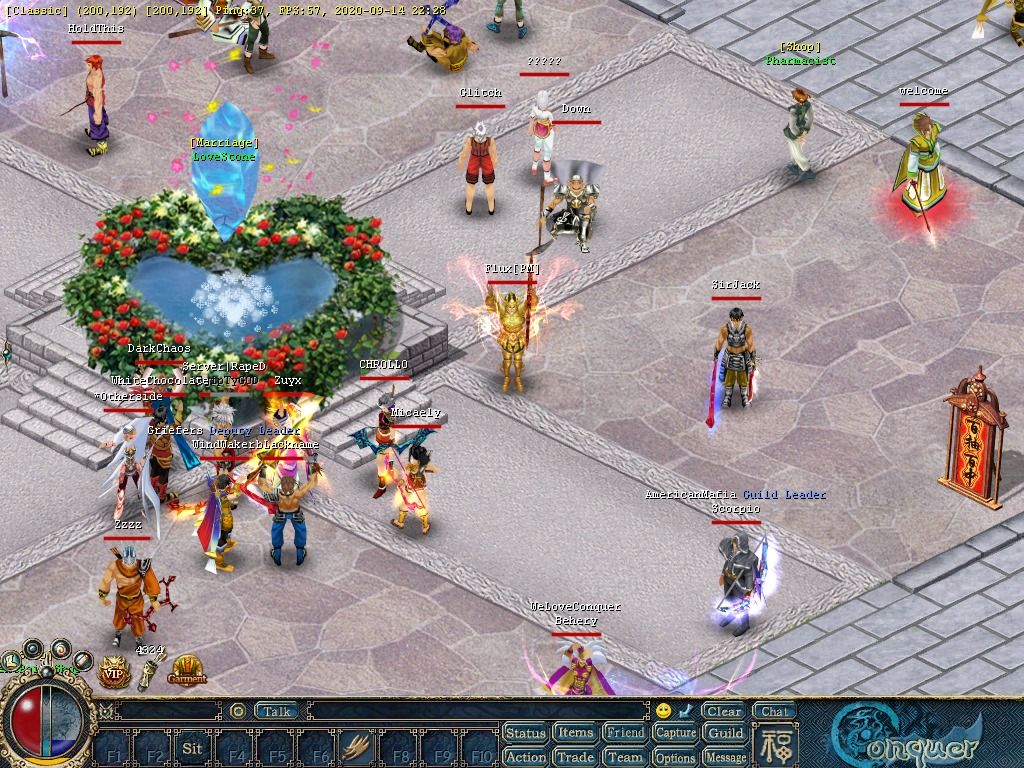
Task: Open the Action menu
Action: (525, 757)
